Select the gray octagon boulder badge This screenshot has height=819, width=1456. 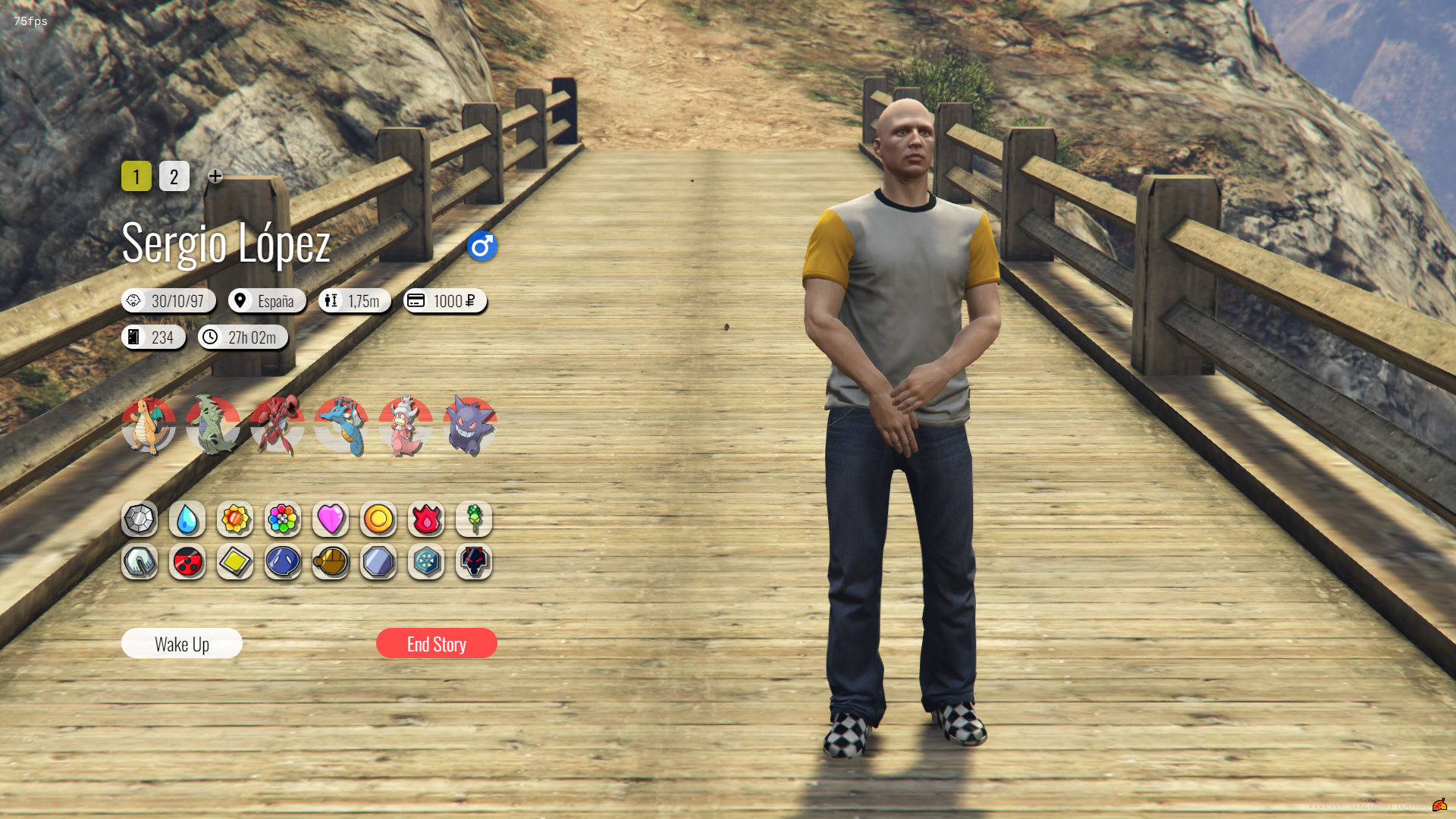pyautogui.click(x=140, y=519)
